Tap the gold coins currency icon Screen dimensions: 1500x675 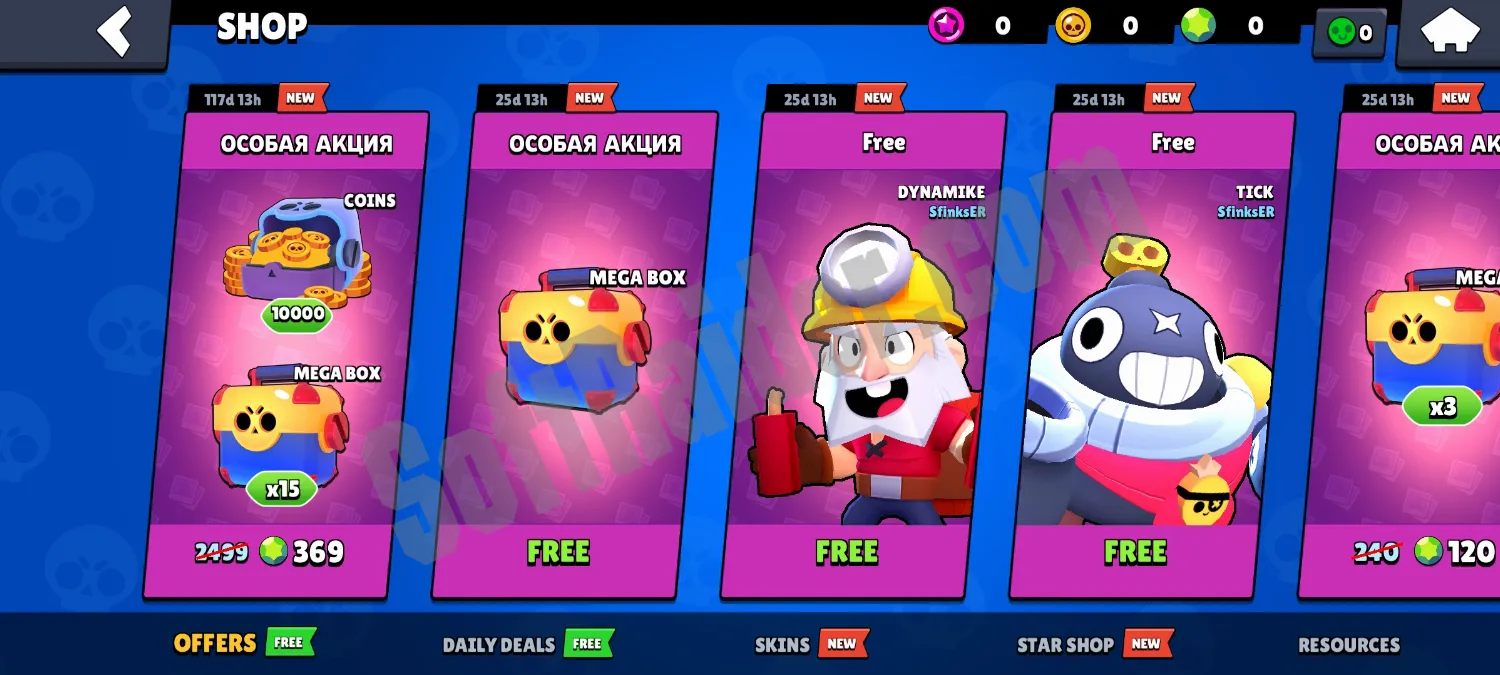tap(1073, 26)
